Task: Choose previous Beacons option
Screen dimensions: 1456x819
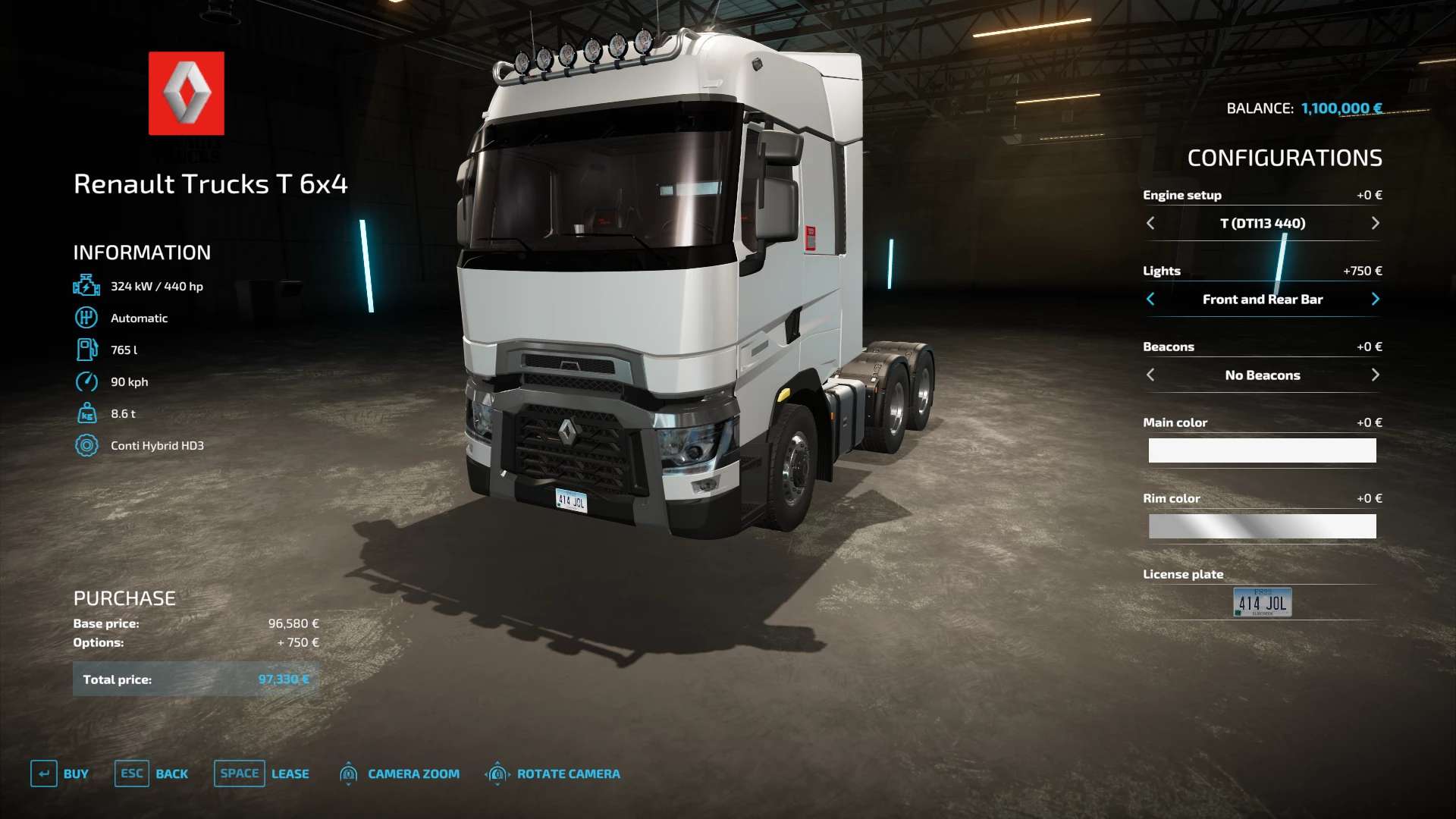Action: tap(1150, 375)
